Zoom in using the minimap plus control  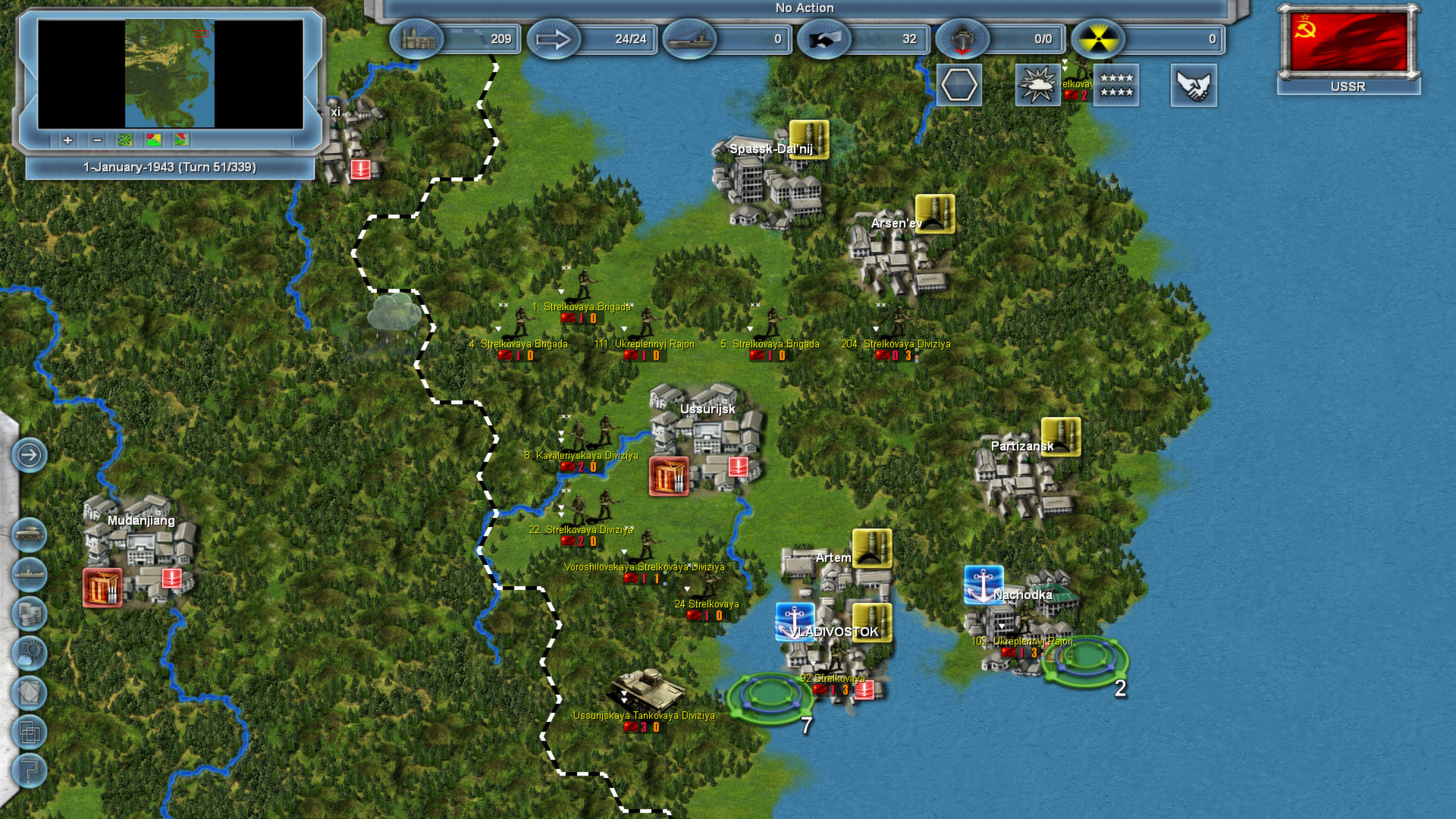(67, 140)
